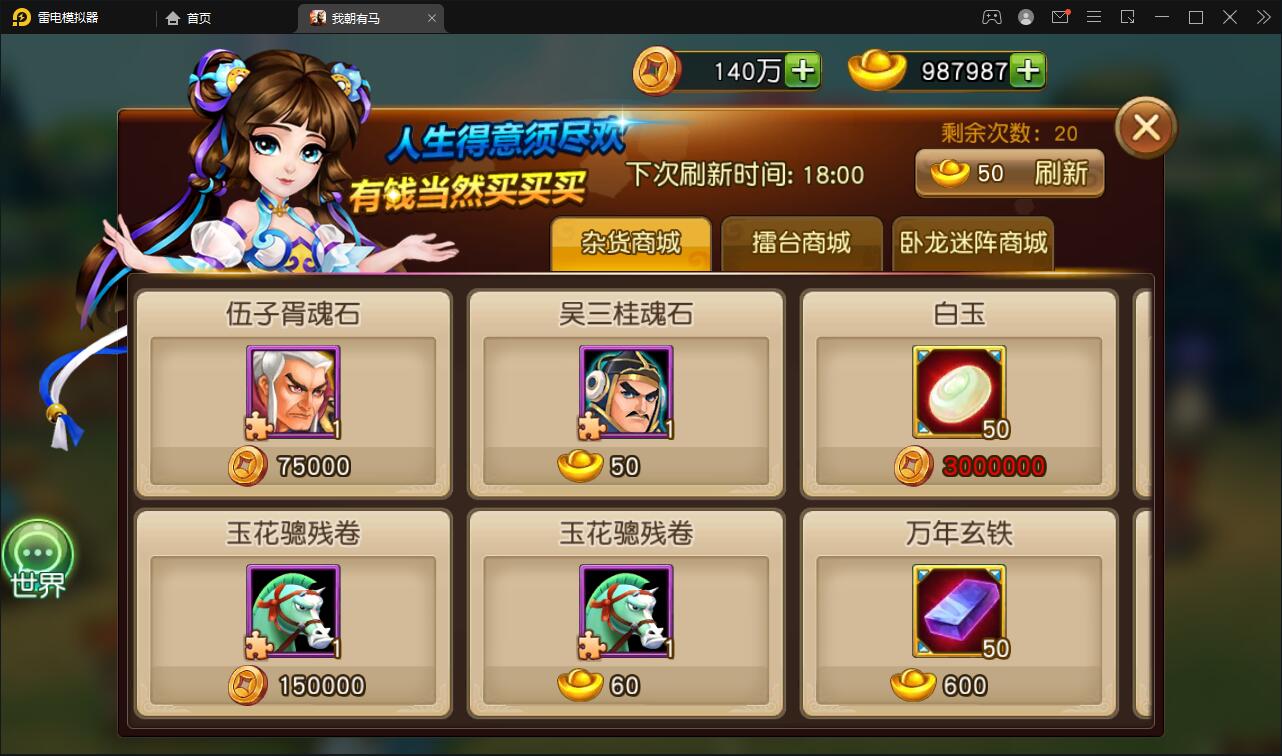This screenshot has height=756, width=1282.
Task: Open the 世界 world chat bubble
Action: click(x=40, y=558)
